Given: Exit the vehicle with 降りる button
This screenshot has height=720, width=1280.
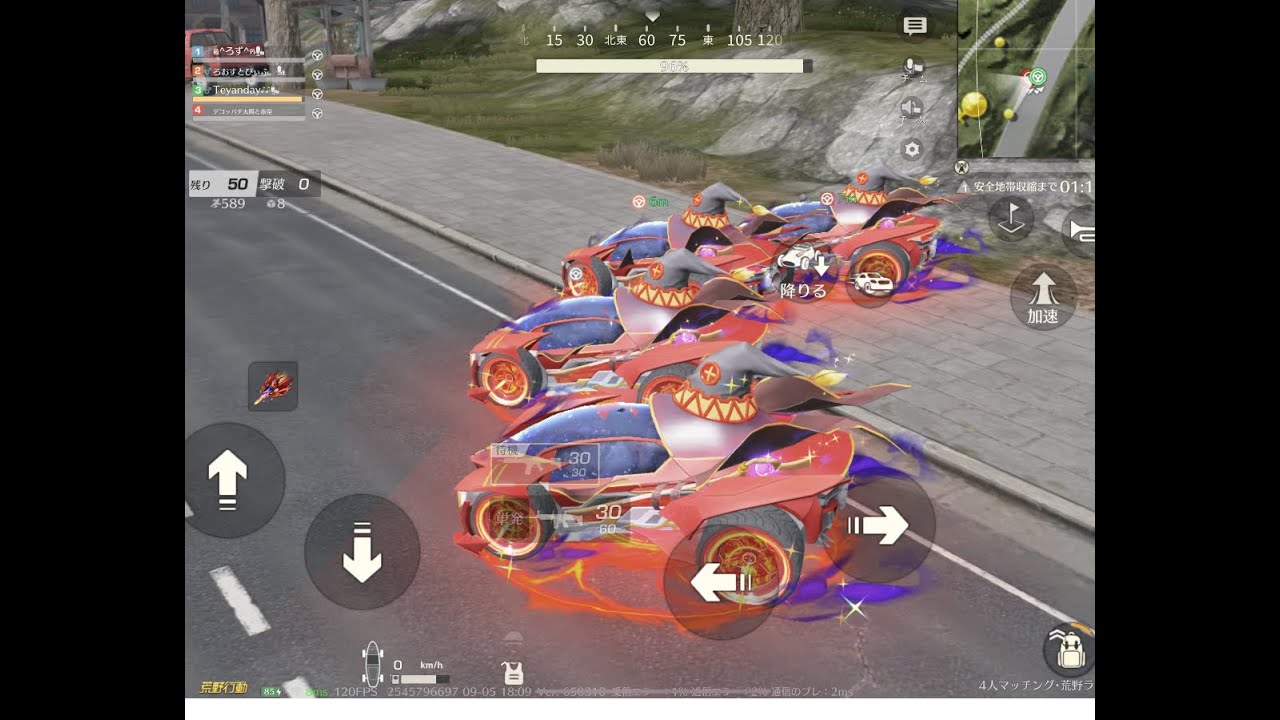Looking at the screenshot, I should click(805, 273).
